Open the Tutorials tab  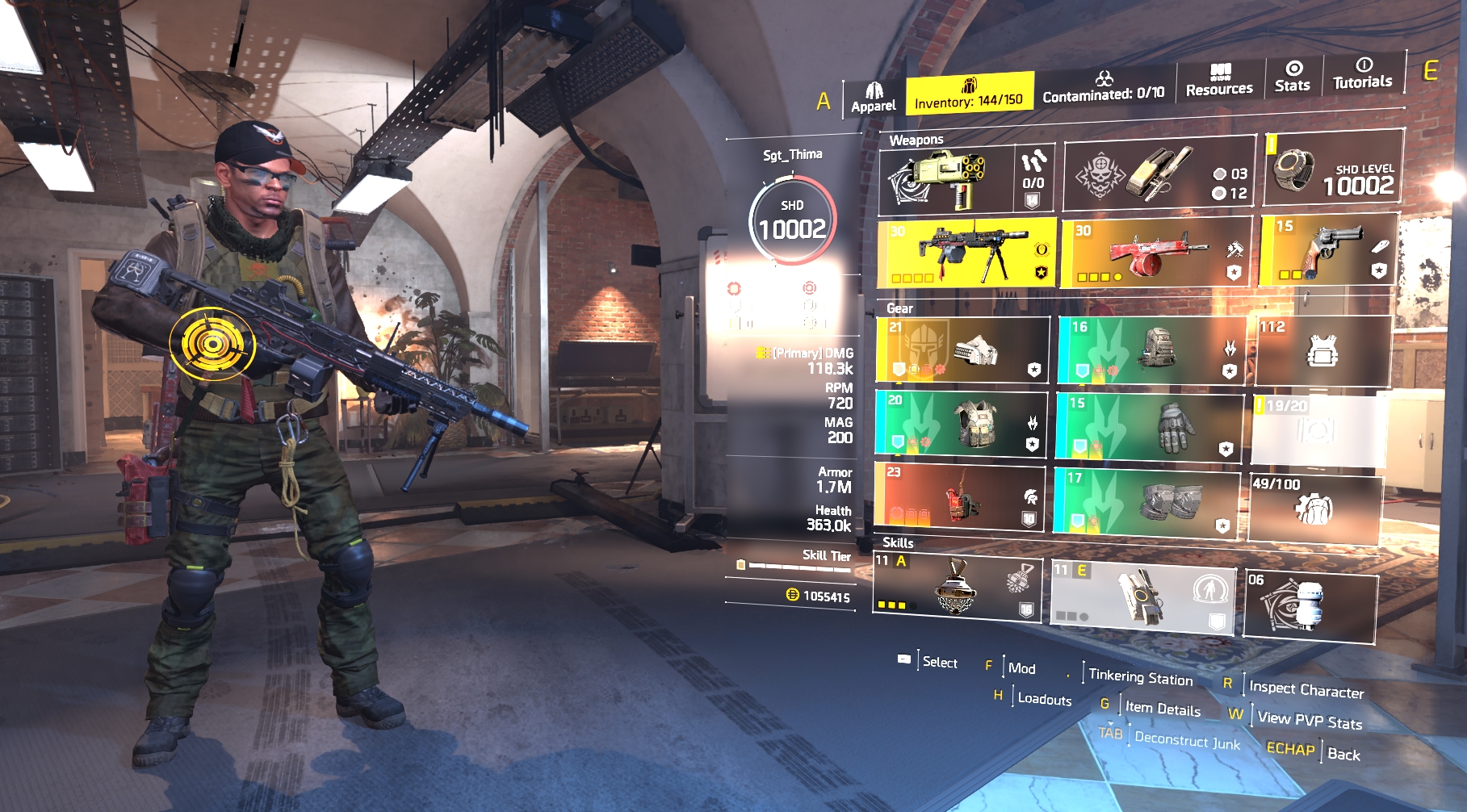(x=1363, y=73)
